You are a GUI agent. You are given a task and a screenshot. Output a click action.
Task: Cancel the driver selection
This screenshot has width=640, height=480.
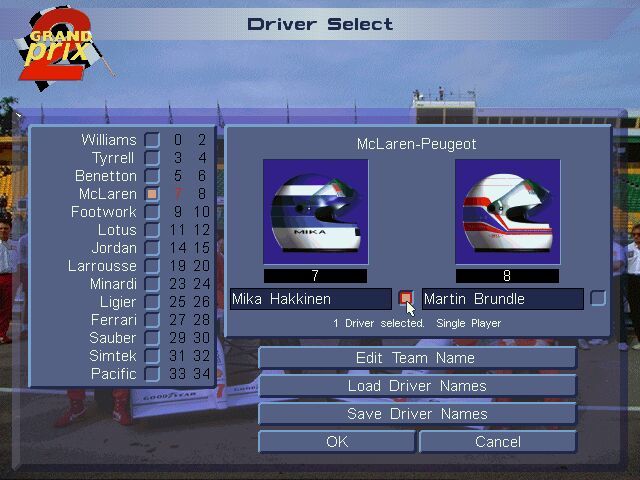pos(498,441)
